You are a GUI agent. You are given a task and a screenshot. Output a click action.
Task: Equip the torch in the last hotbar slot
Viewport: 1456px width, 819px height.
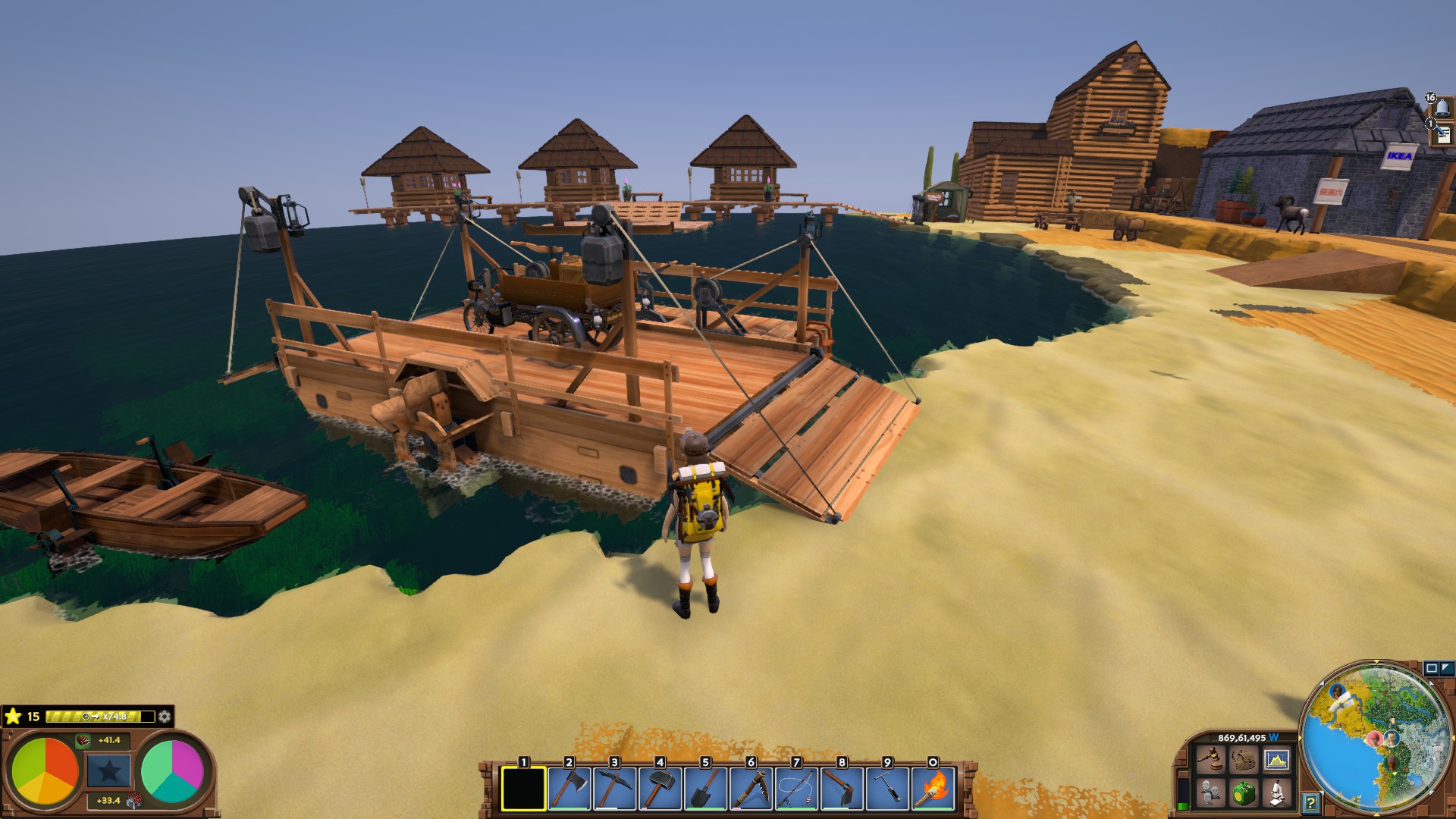point(933,789)
